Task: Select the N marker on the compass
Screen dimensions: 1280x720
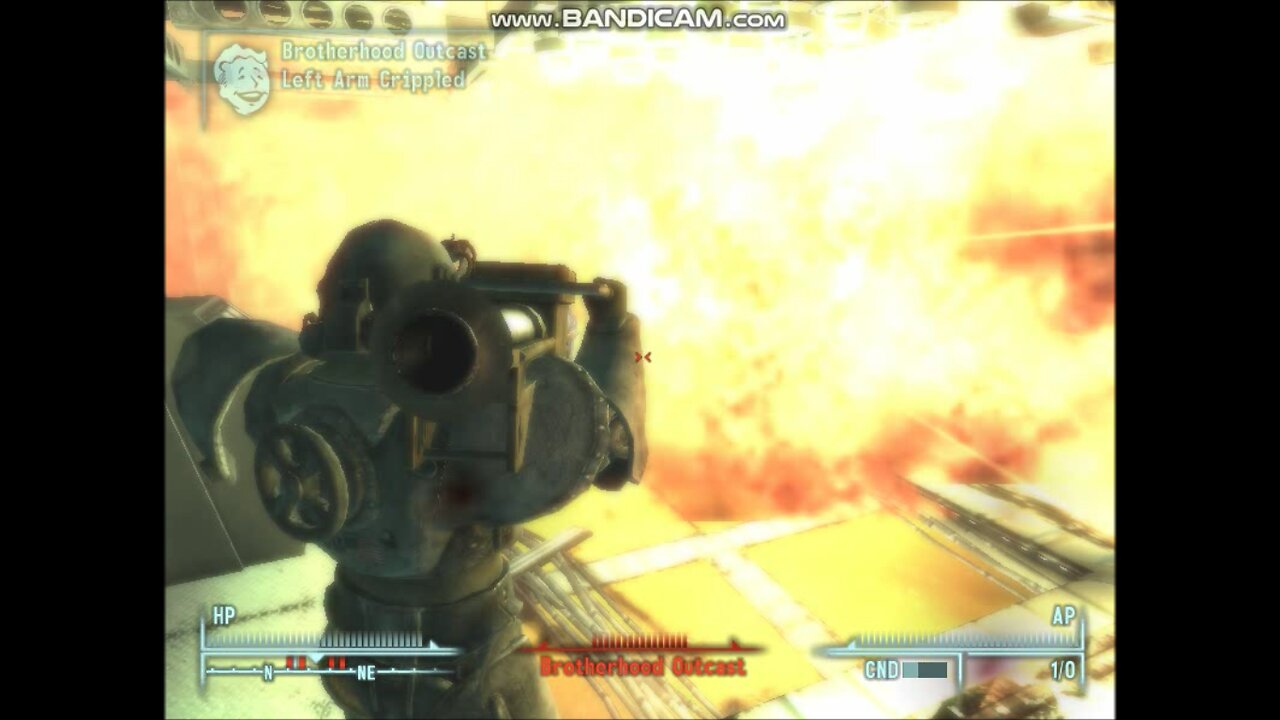Action: pyautogui.click(x=267, y=673)
